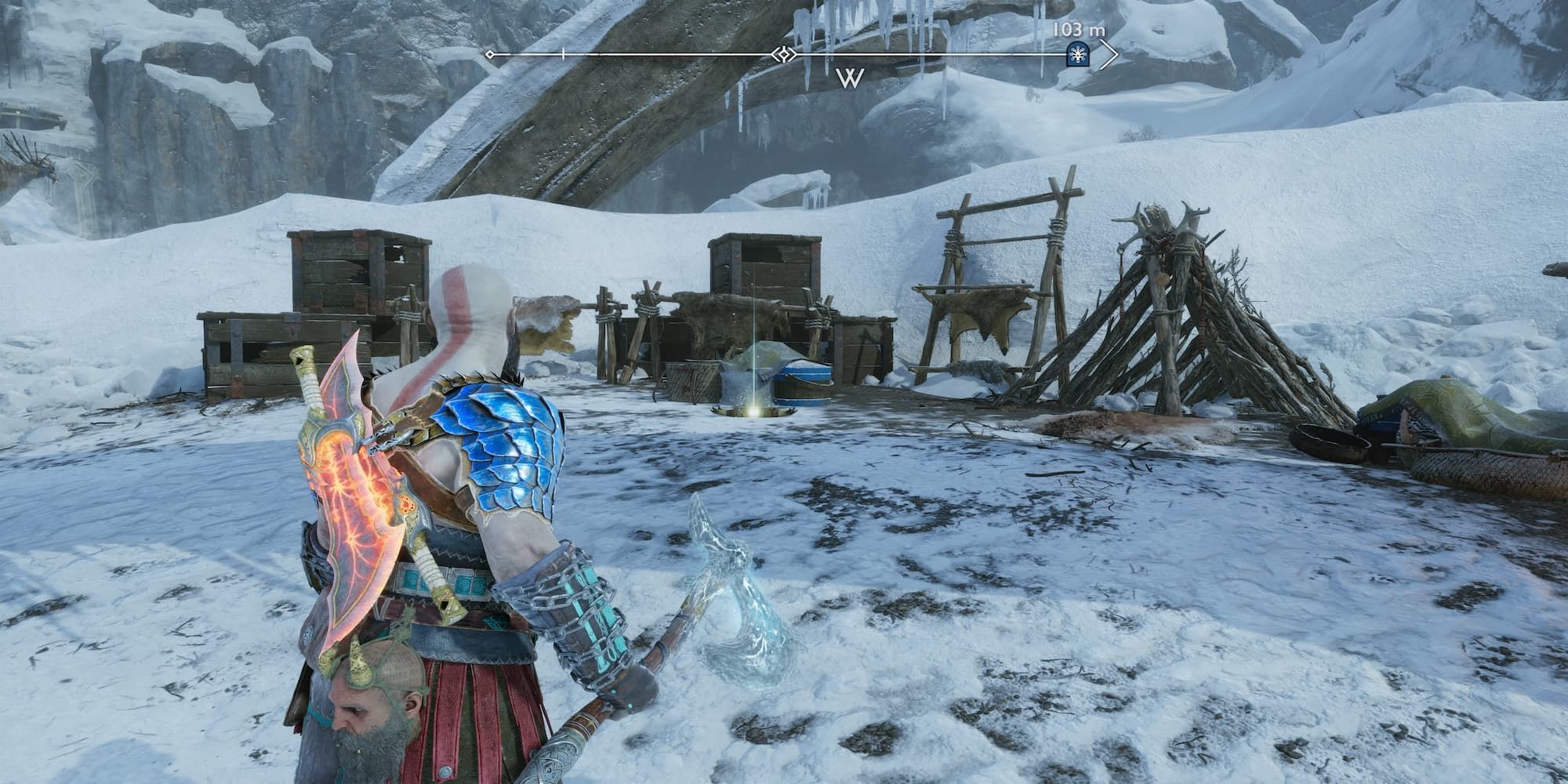Click the glowing loot marker near the bucket
This screenshot has width=1568, height=784.
click(754, 412)
